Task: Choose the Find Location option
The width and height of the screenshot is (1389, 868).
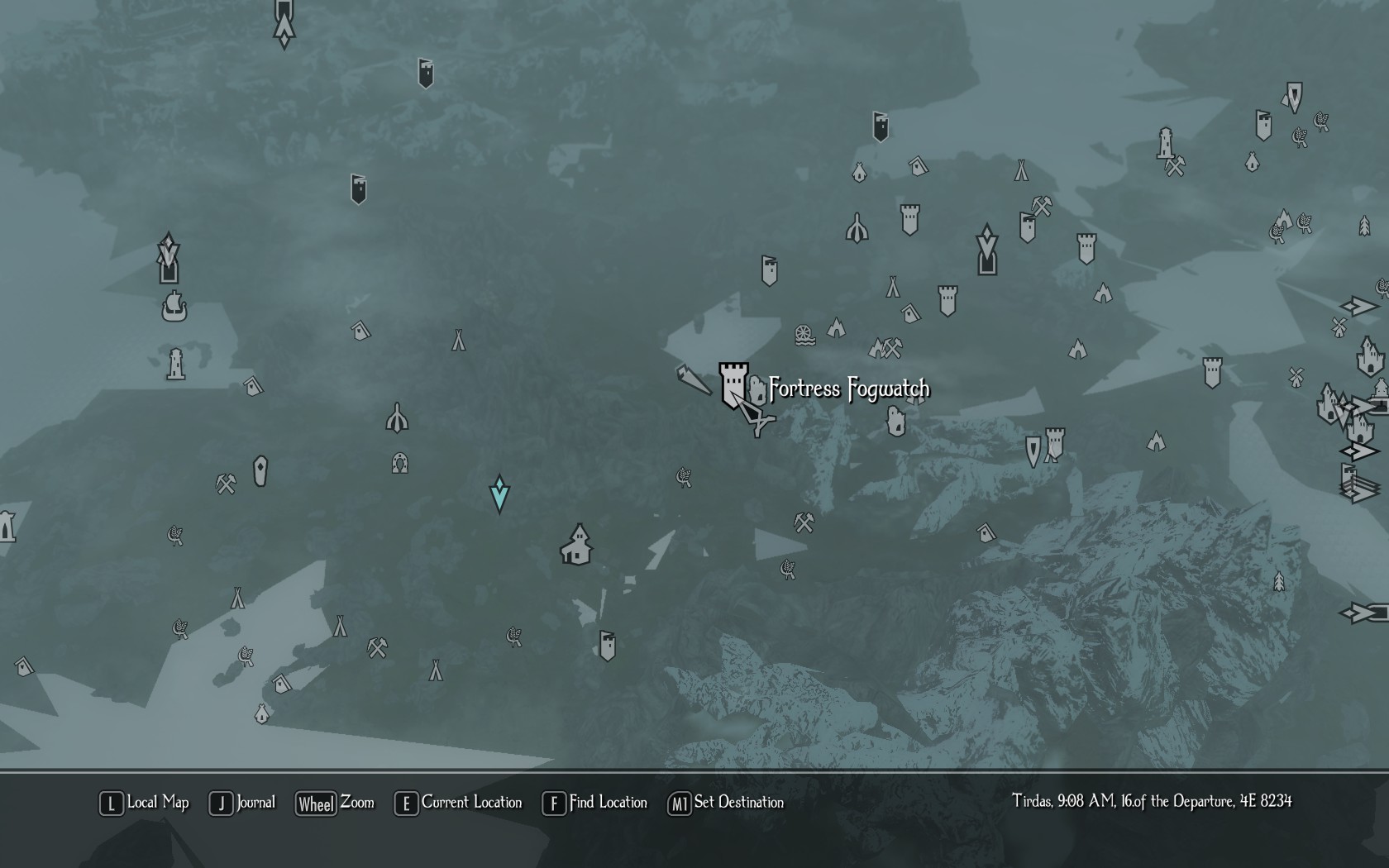Action: 595,803
